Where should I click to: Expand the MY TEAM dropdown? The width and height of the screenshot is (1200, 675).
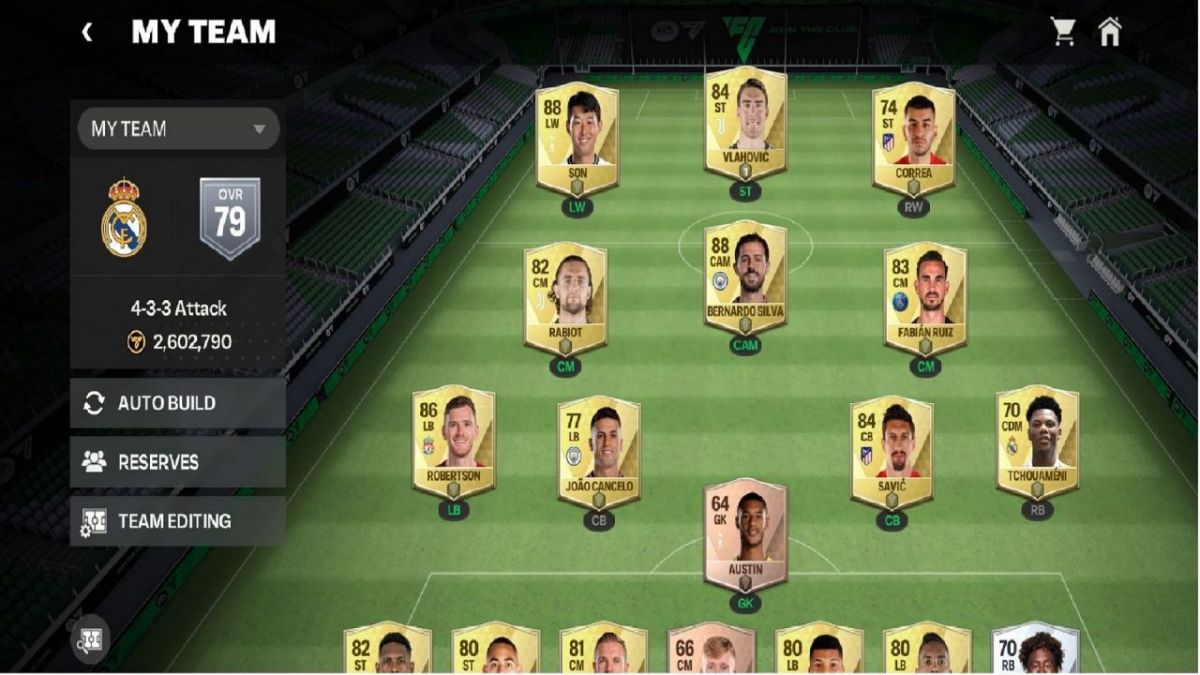pos(178,129)
